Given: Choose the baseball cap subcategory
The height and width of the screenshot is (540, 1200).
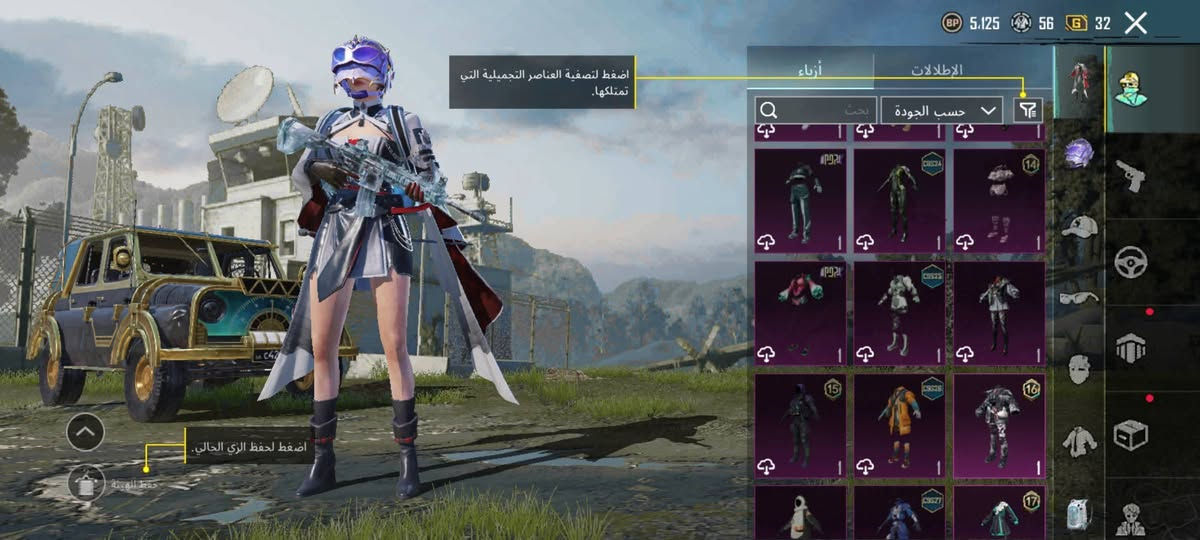Looking at the screenshot, I should click(1079, 226).
